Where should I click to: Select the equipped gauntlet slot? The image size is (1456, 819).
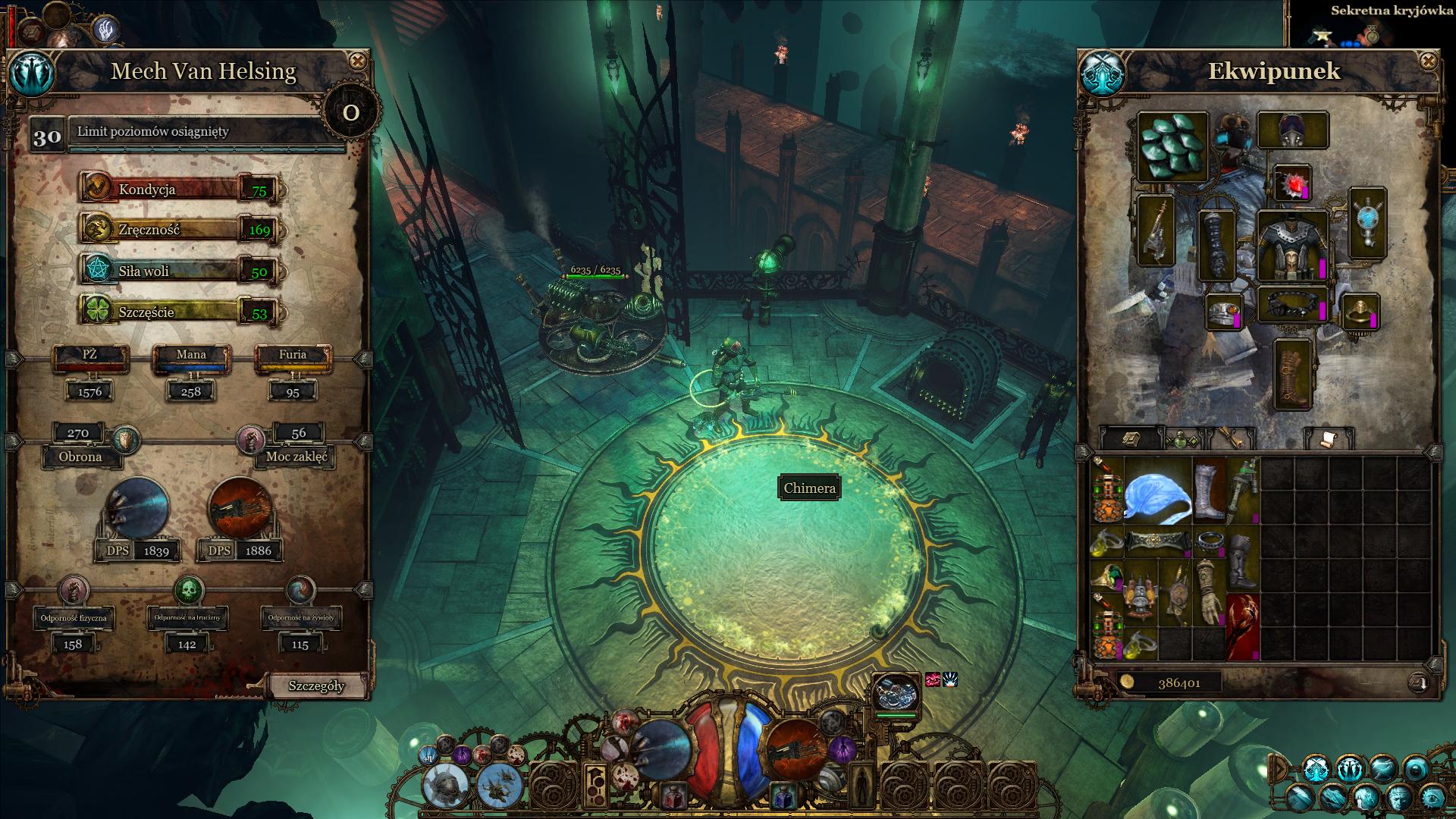(1216, 245)
